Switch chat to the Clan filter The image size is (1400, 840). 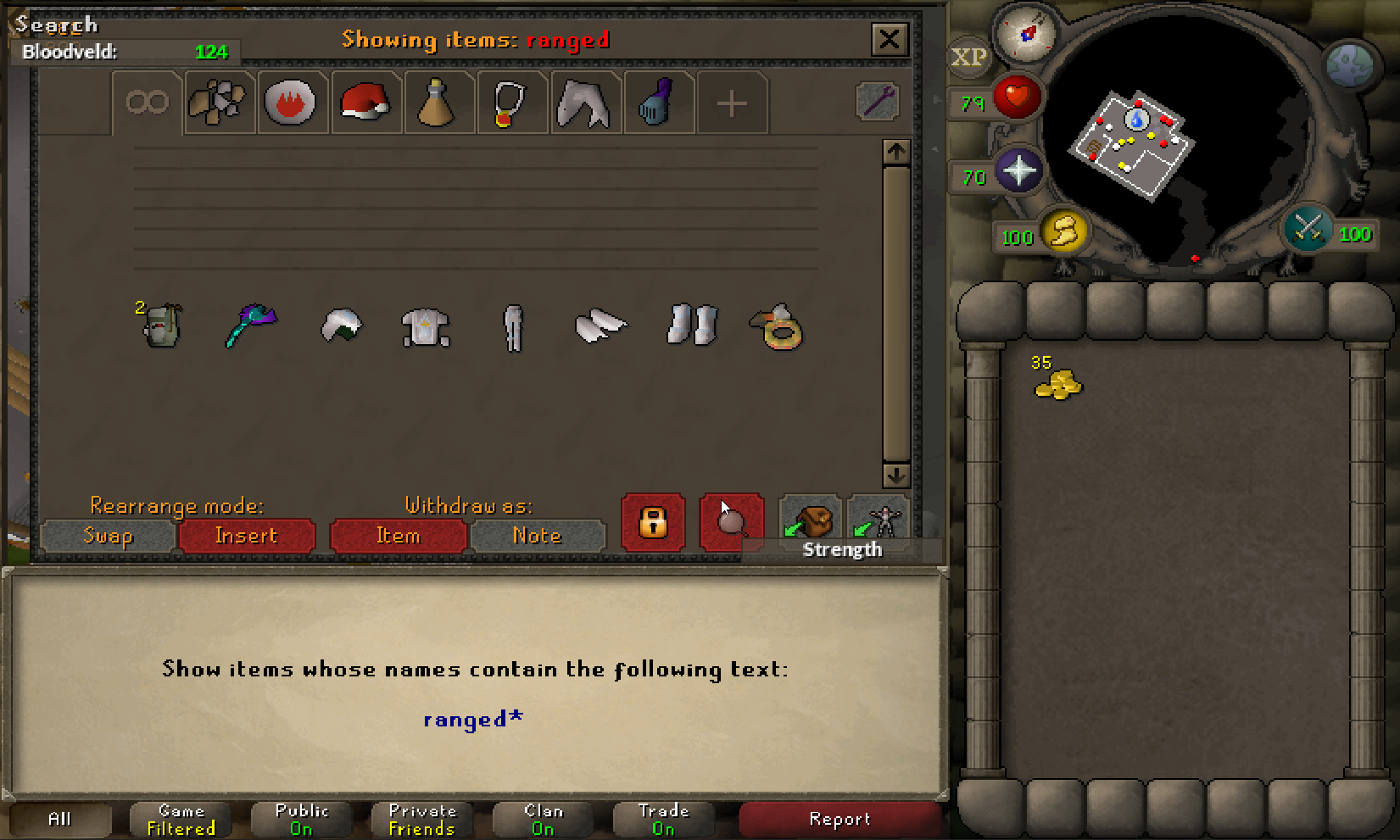[x=543, y=819]
